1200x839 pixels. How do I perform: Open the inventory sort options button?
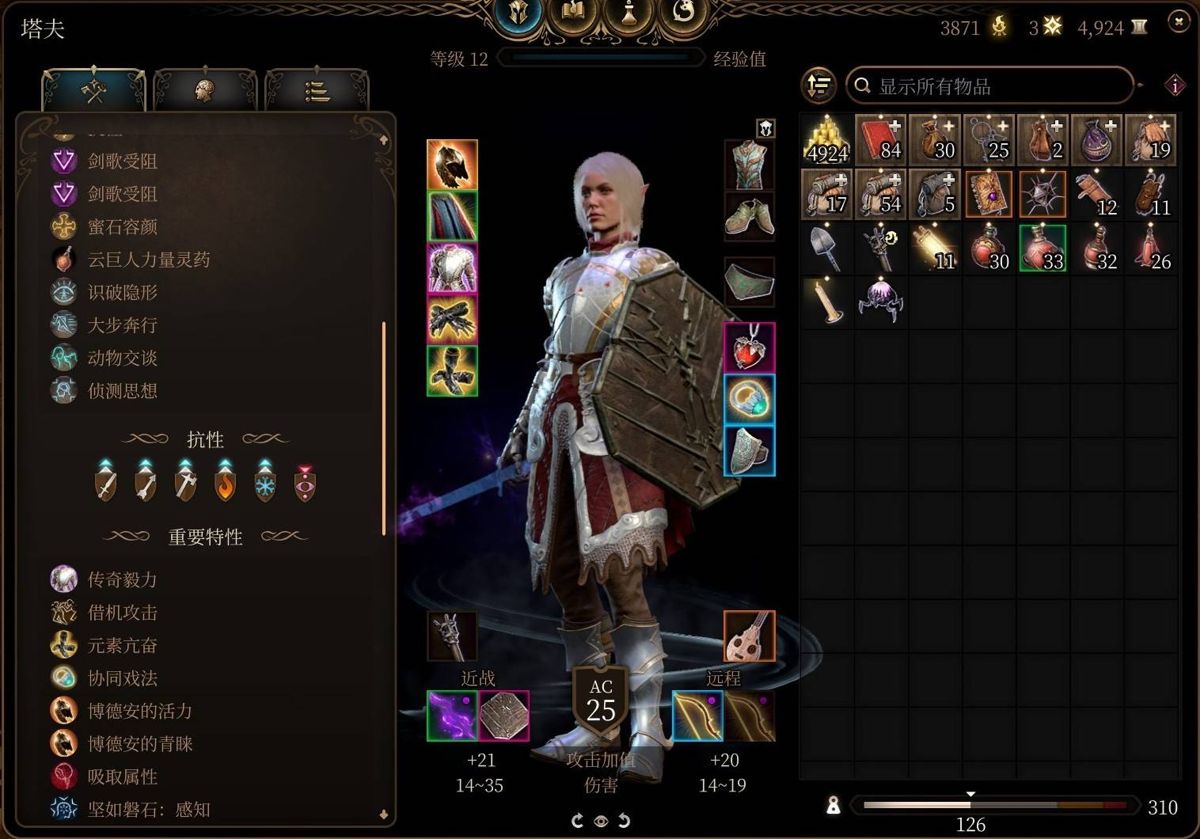click(x=819, y=86)
